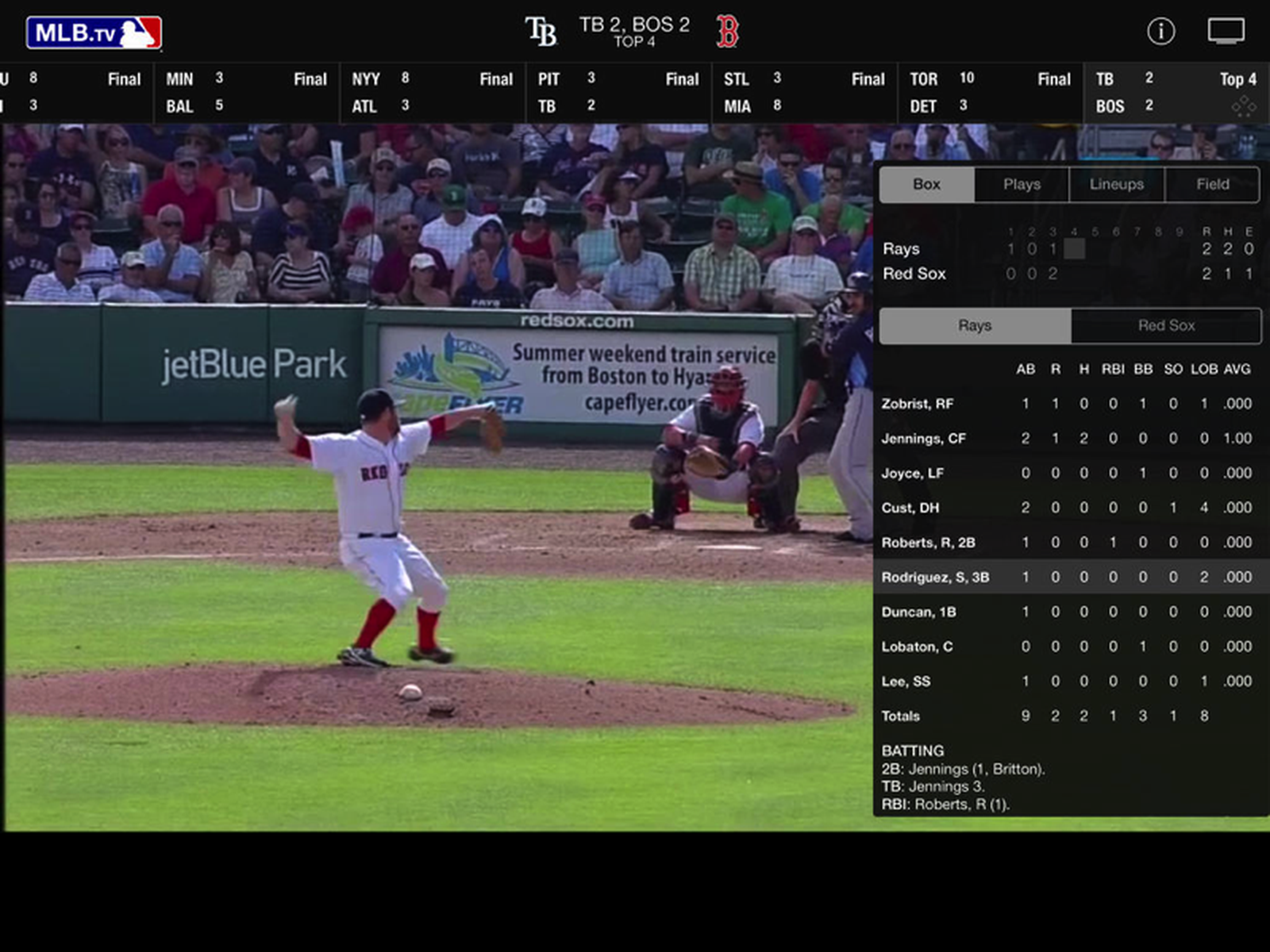This screenshot has width=1270, height=952.
Task: Click Rodriguez, S, 3B in the batting list
Action: coord(937,577)
